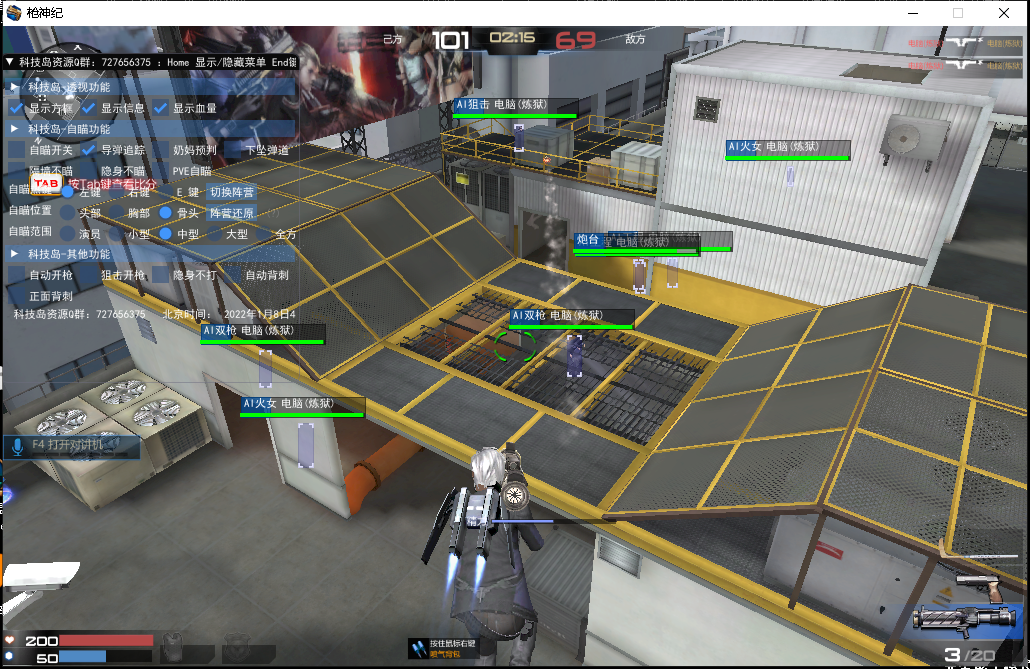Enable the 自动开枪 checkbox
The image size is (1030, 669).
coord(17,275)
